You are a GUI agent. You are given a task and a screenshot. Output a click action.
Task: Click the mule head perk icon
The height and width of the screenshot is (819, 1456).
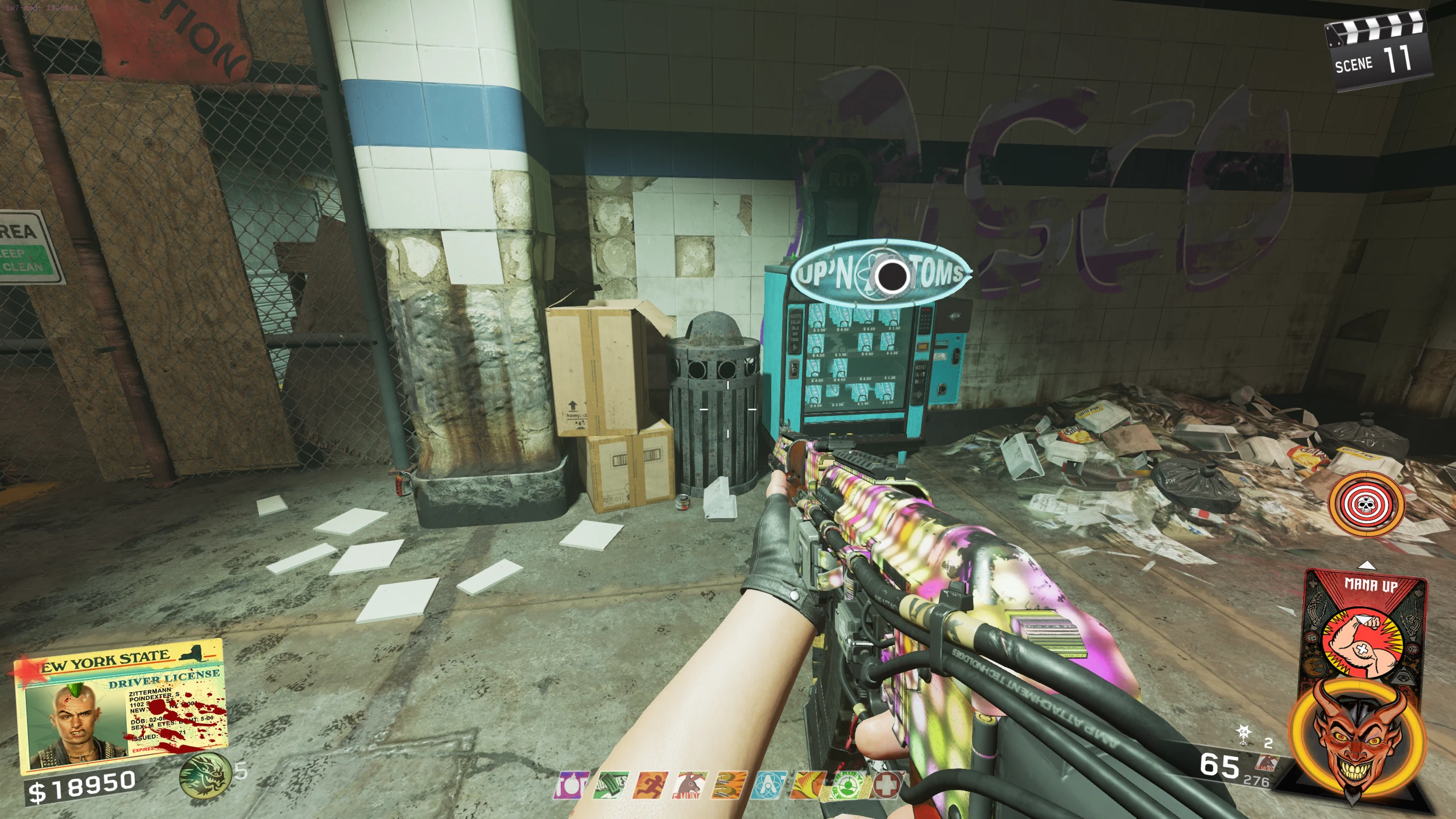[689, 785]
